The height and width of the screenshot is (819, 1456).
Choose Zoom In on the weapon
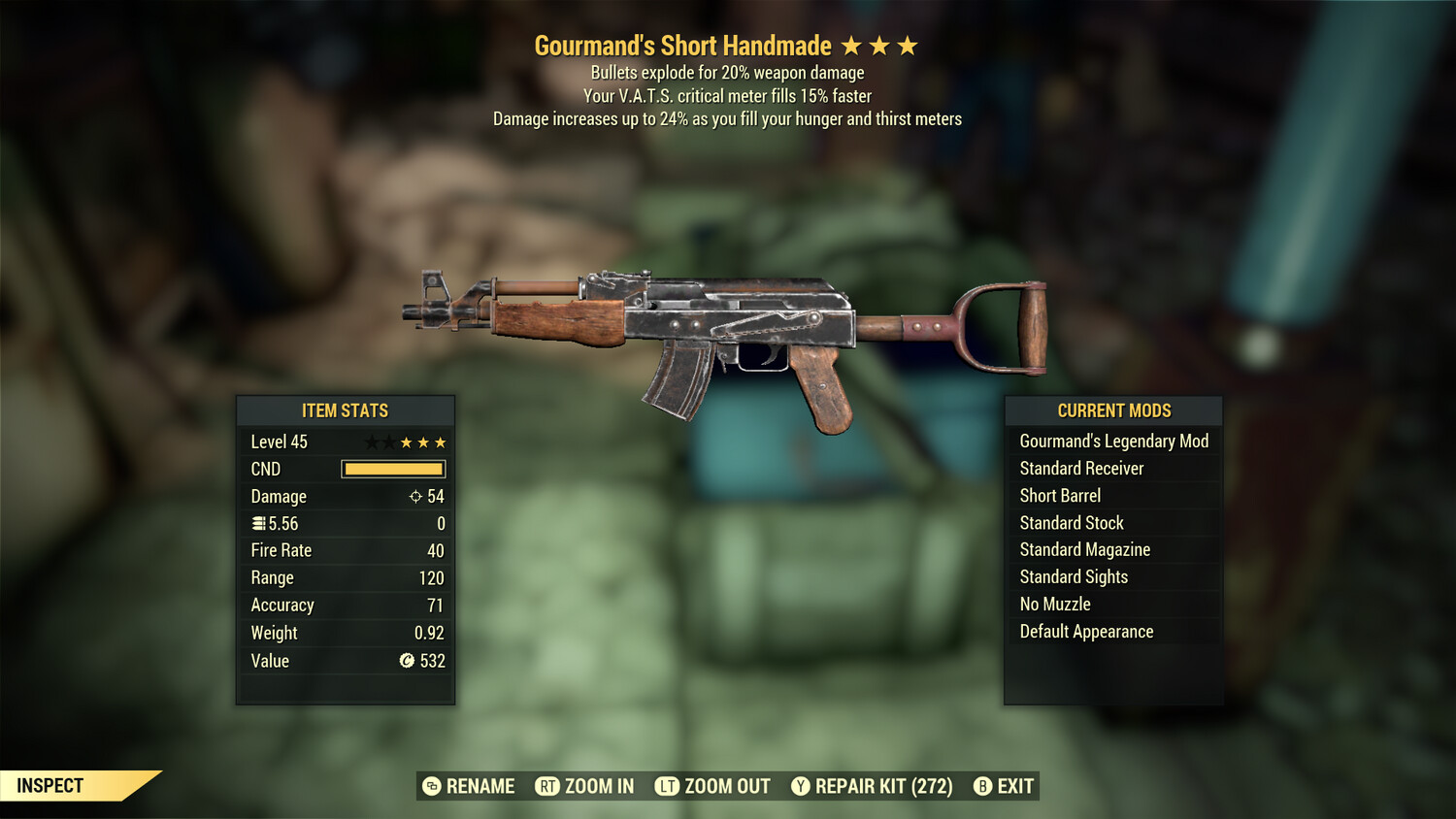585,786
